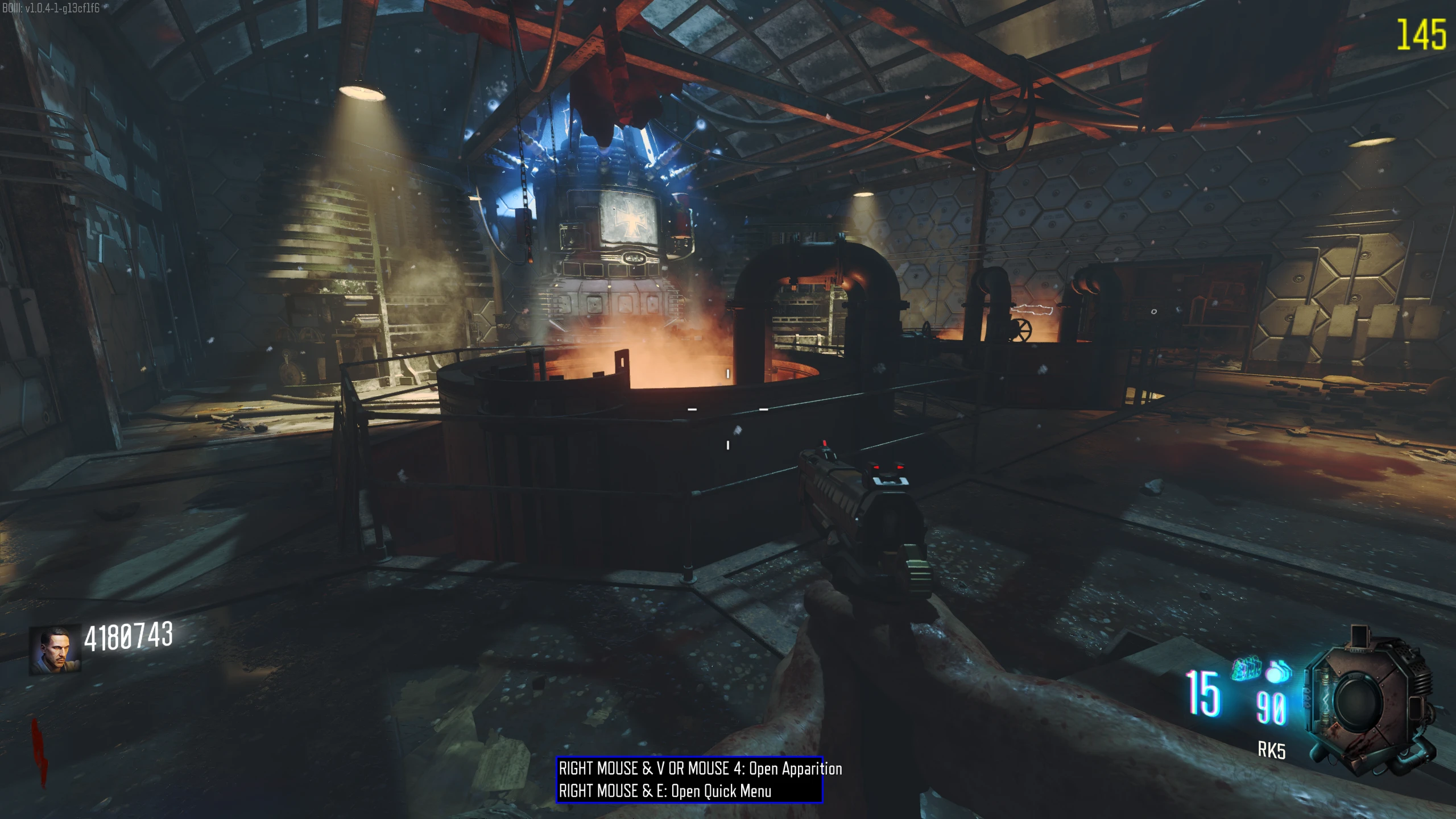This screenshot has height=819, width=1456.
Task: Click the Richtofen character portrait
Action: (55, 650)
